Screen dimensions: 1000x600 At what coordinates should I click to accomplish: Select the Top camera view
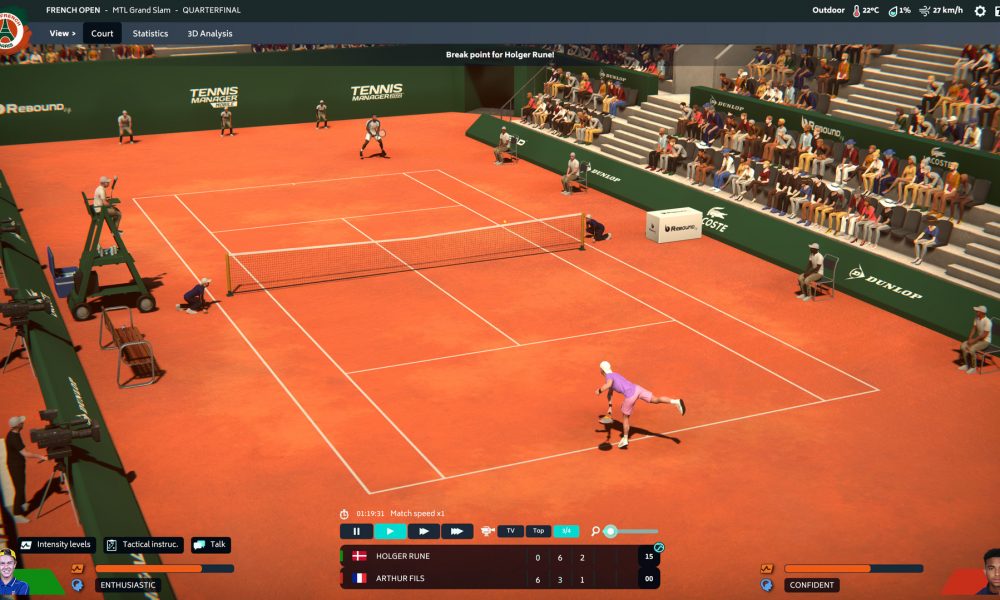pos(538,531)
